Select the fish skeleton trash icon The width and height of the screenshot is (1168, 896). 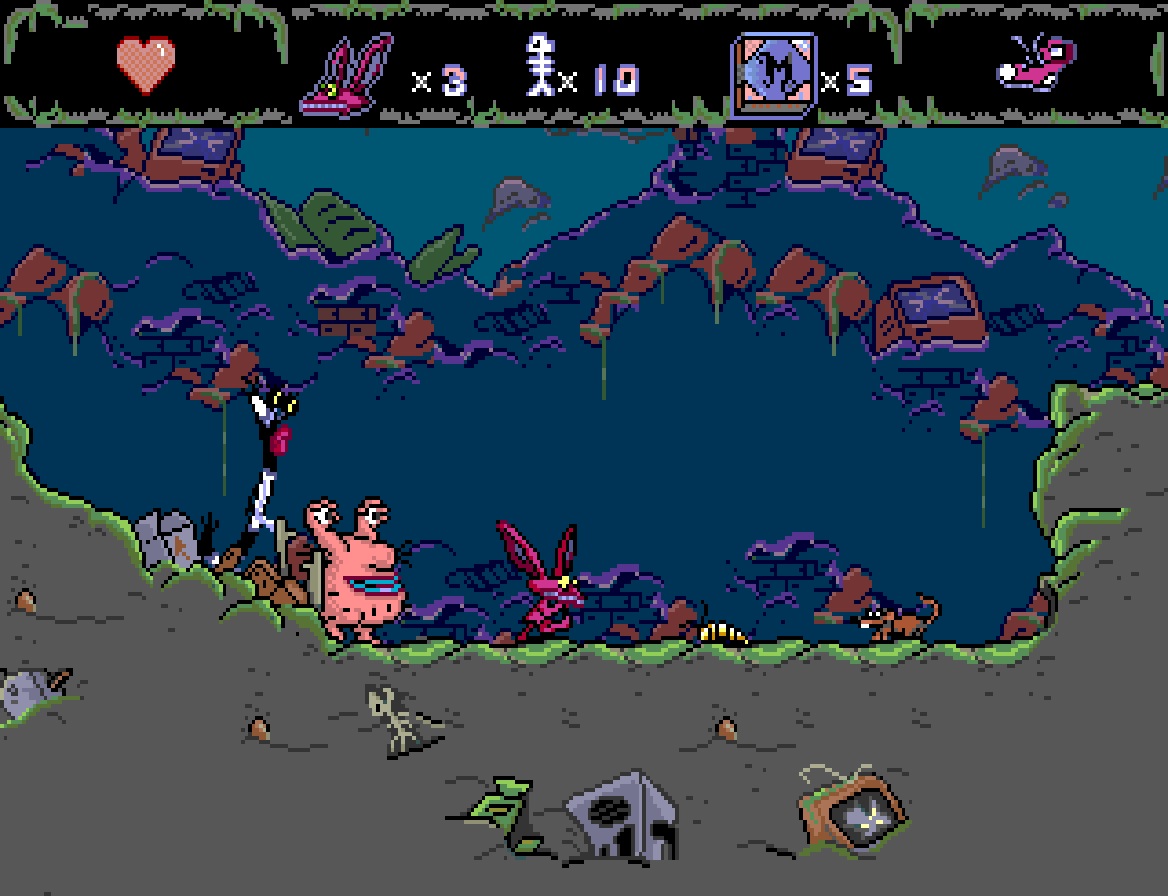pos(541,67)
